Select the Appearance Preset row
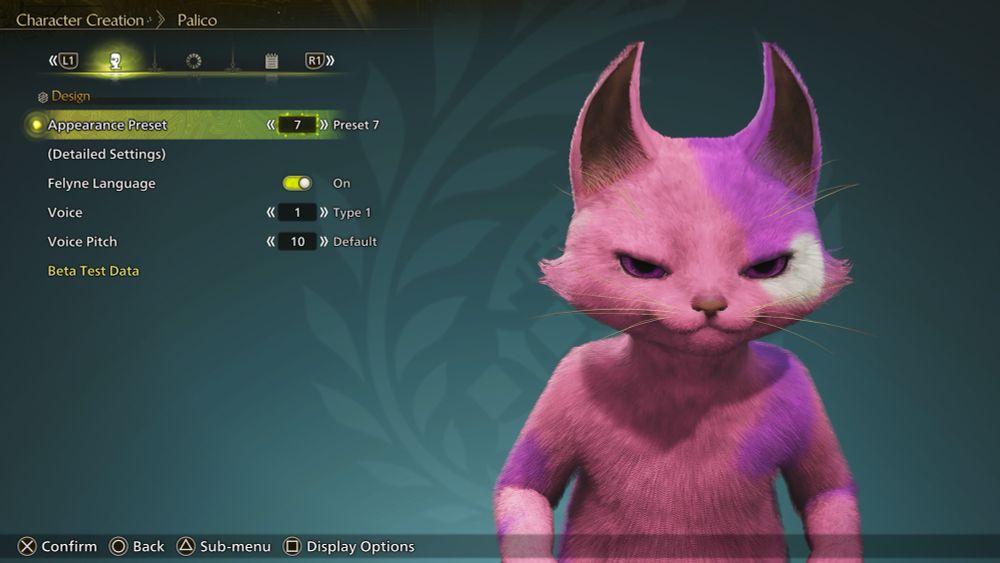This screenshot has width=1000, height=563. click(x=108, y=125)
